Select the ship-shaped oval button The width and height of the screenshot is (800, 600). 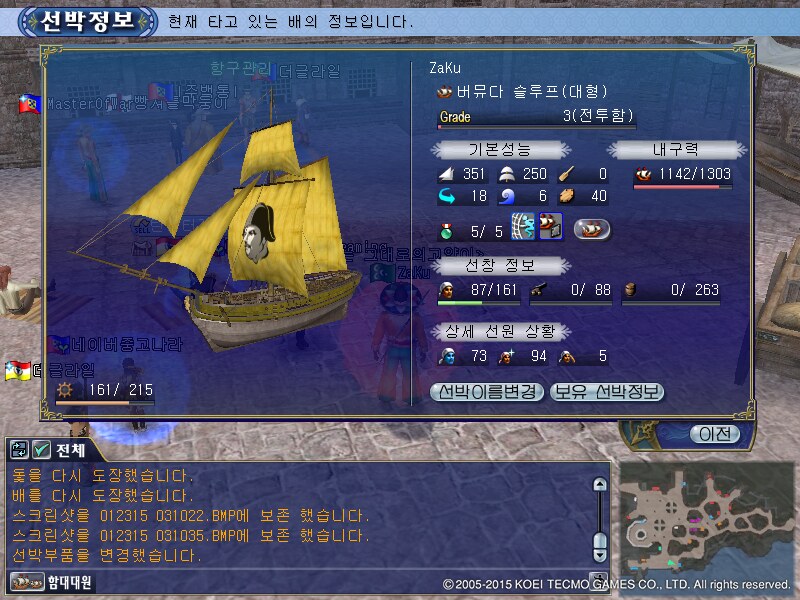593,229
